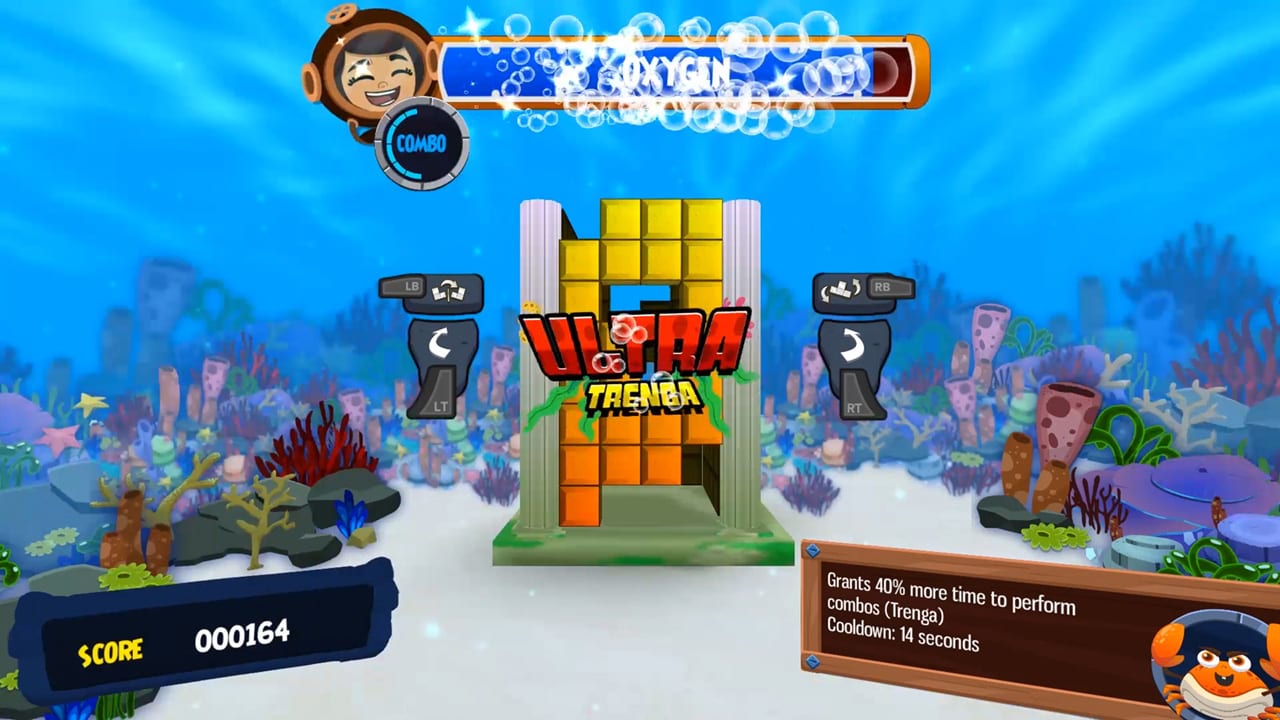
Task: Activate the COMBO ability gauge
Action: (x=421, y=143)
